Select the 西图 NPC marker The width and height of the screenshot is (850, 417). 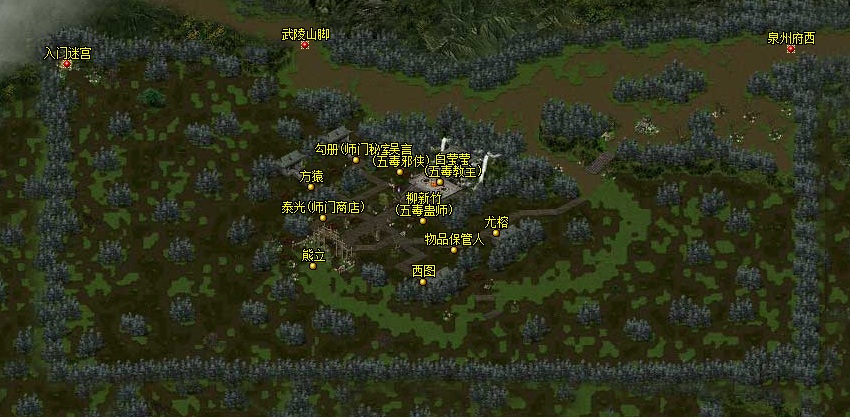click(x=423, y=282)
